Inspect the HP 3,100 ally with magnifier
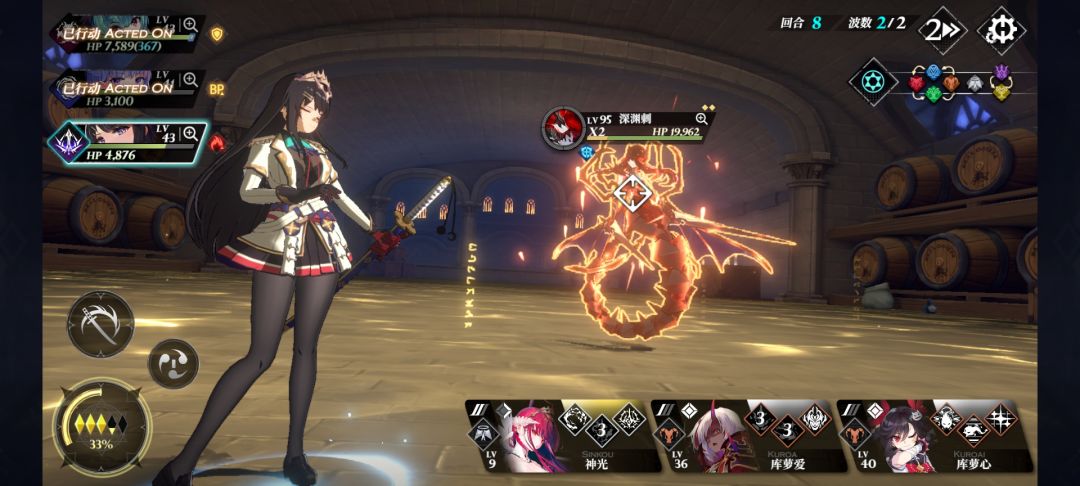Viewport: 1080px width, 486px height. 189,80
